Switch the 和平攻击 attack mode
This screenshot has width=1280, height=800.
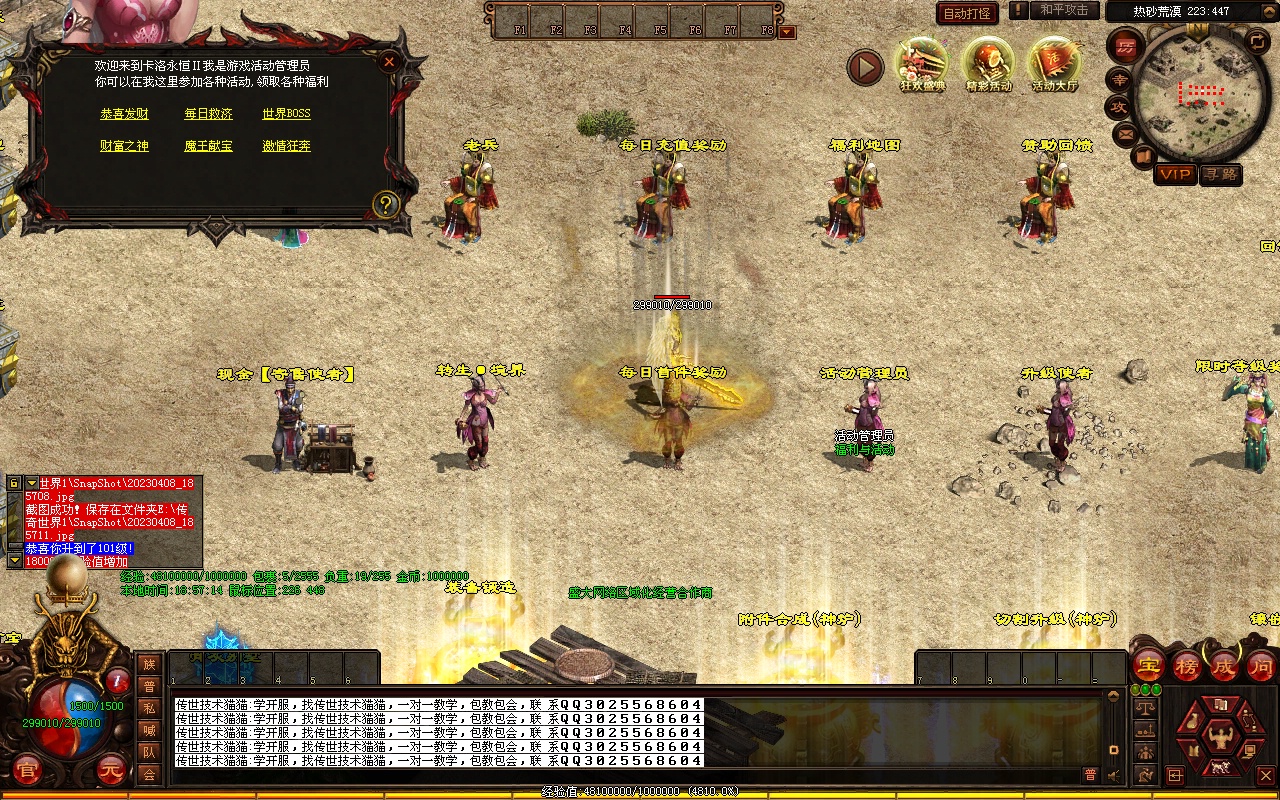(x=1063, y=10)
